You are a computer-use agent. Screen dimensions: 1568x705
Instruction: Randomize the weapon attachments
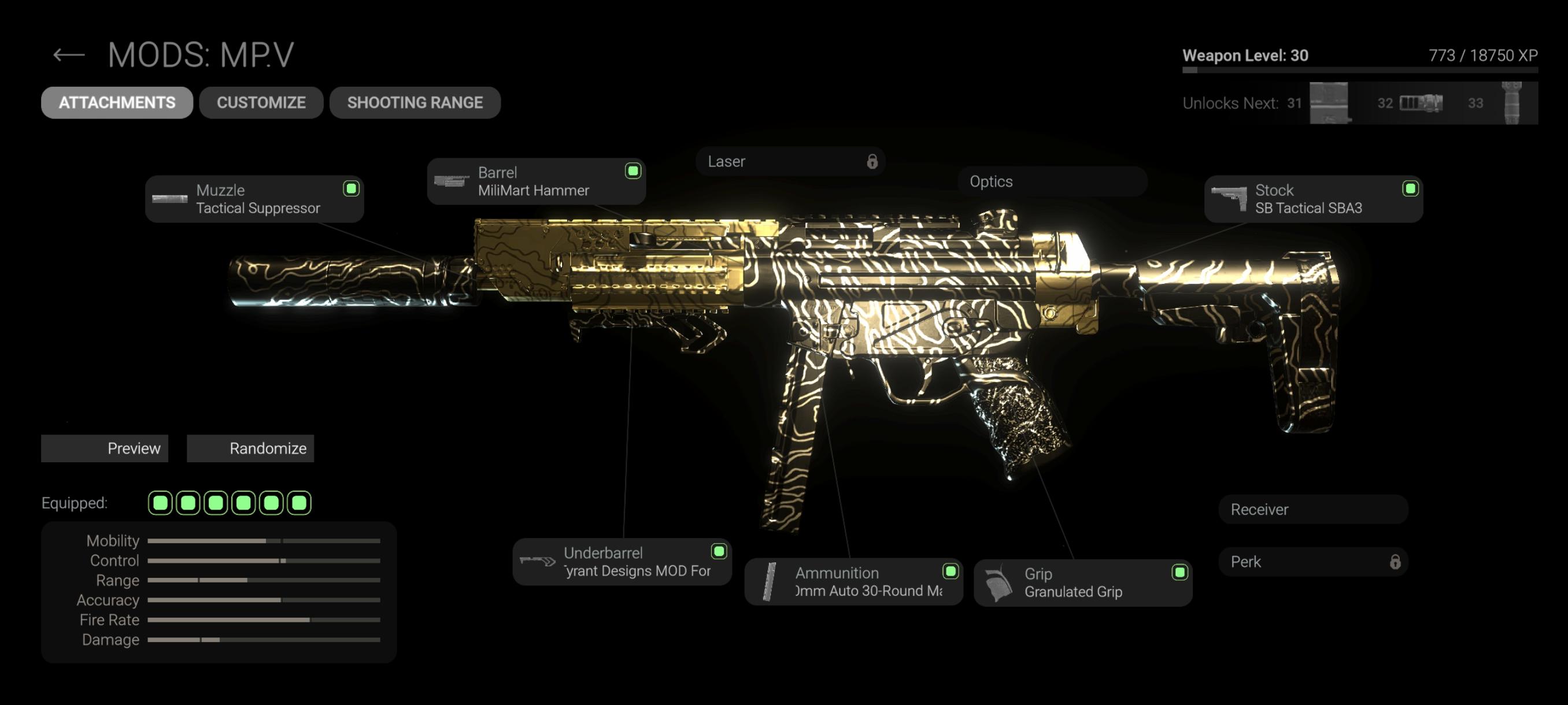[x=250, y=448]
